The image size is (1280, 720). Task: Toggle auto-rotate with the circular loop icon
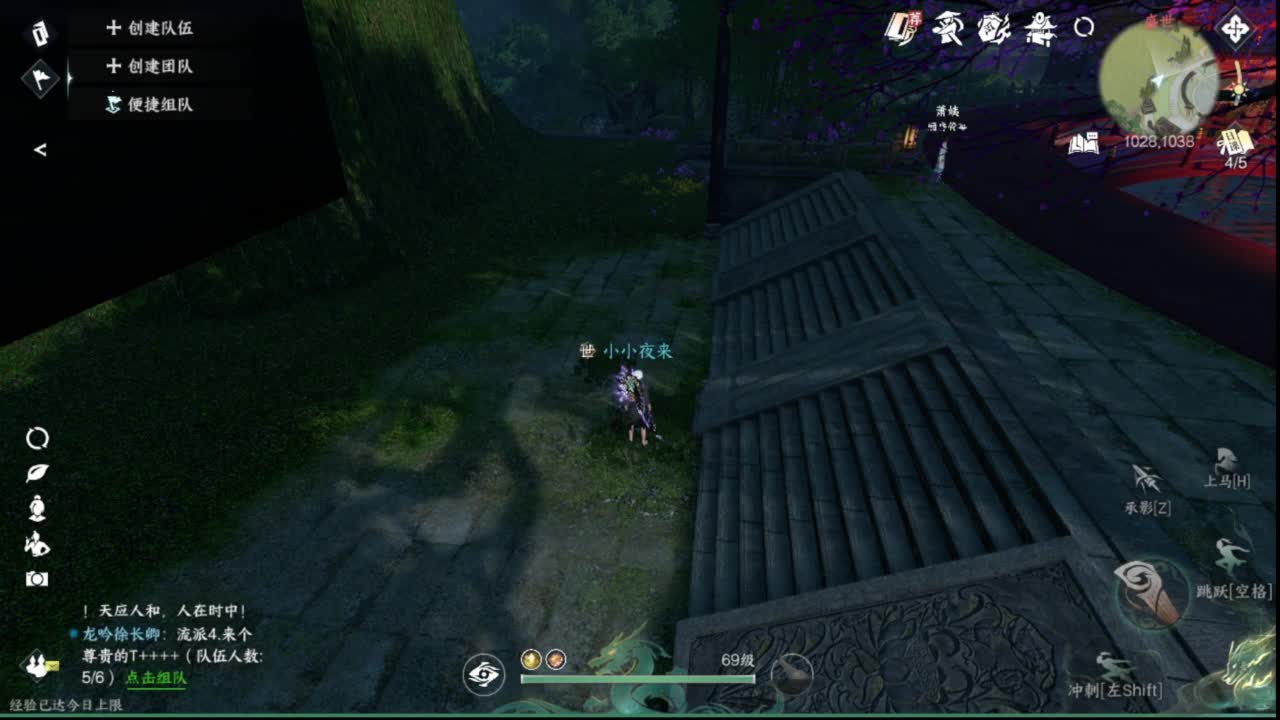click(x=37, y=438)
